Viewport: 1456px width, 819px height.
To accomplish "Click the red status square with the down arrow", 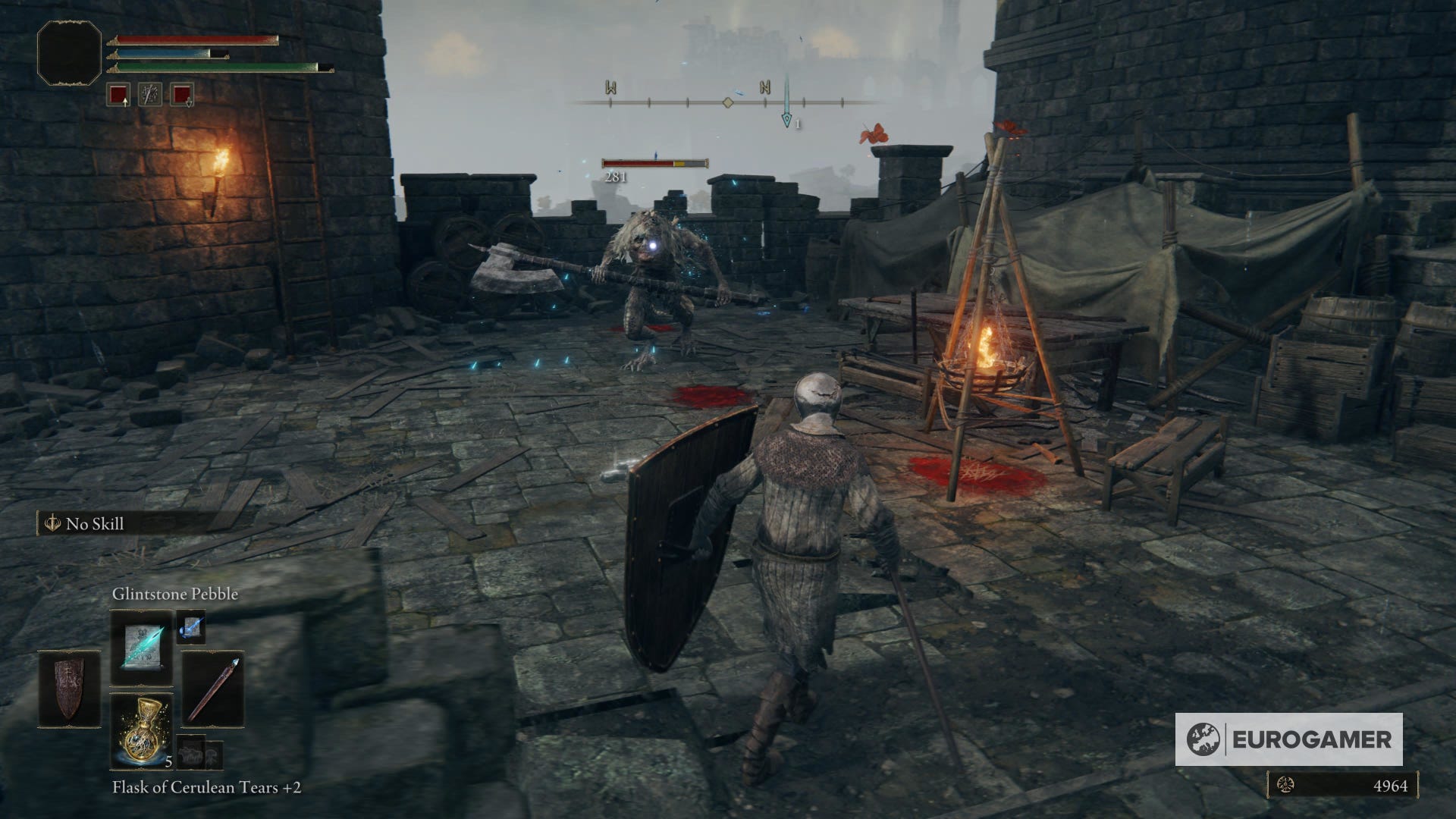I will [x=182, y=95].
